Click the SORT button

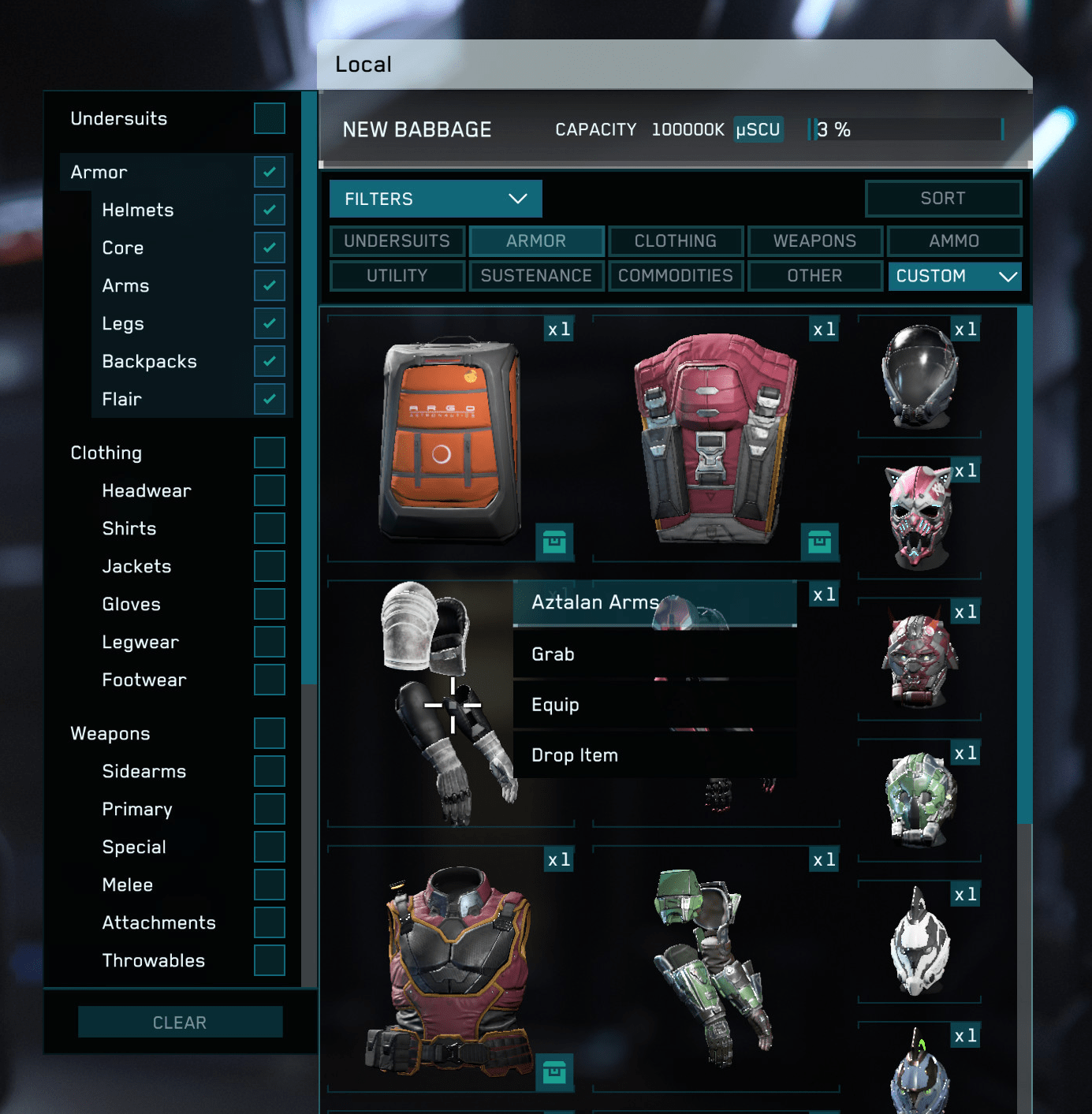[x=943, y=199]
